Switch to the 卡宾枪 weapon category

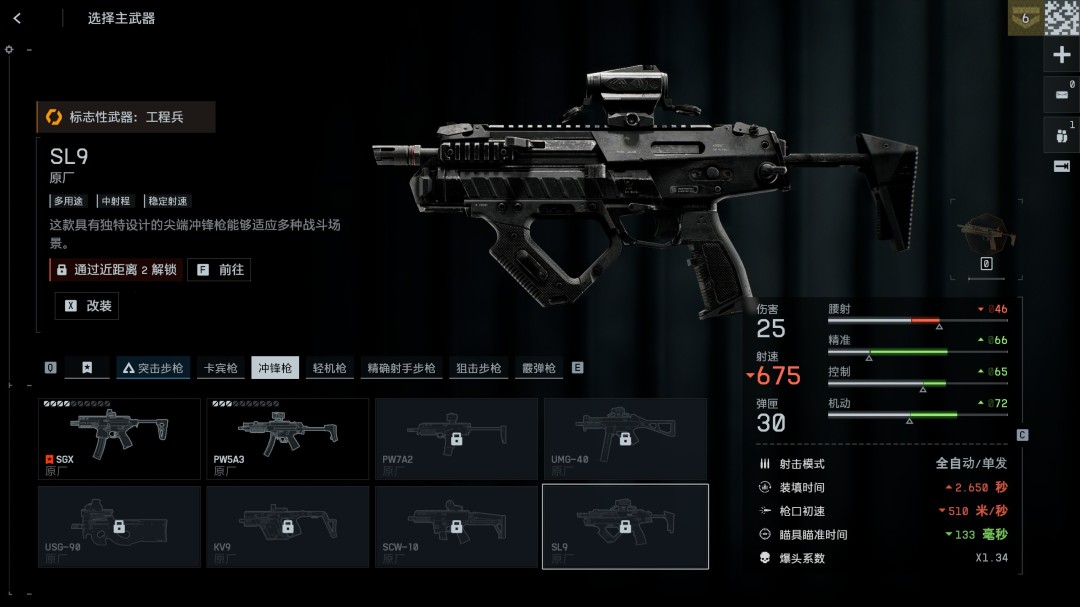[x=220, y=368]
